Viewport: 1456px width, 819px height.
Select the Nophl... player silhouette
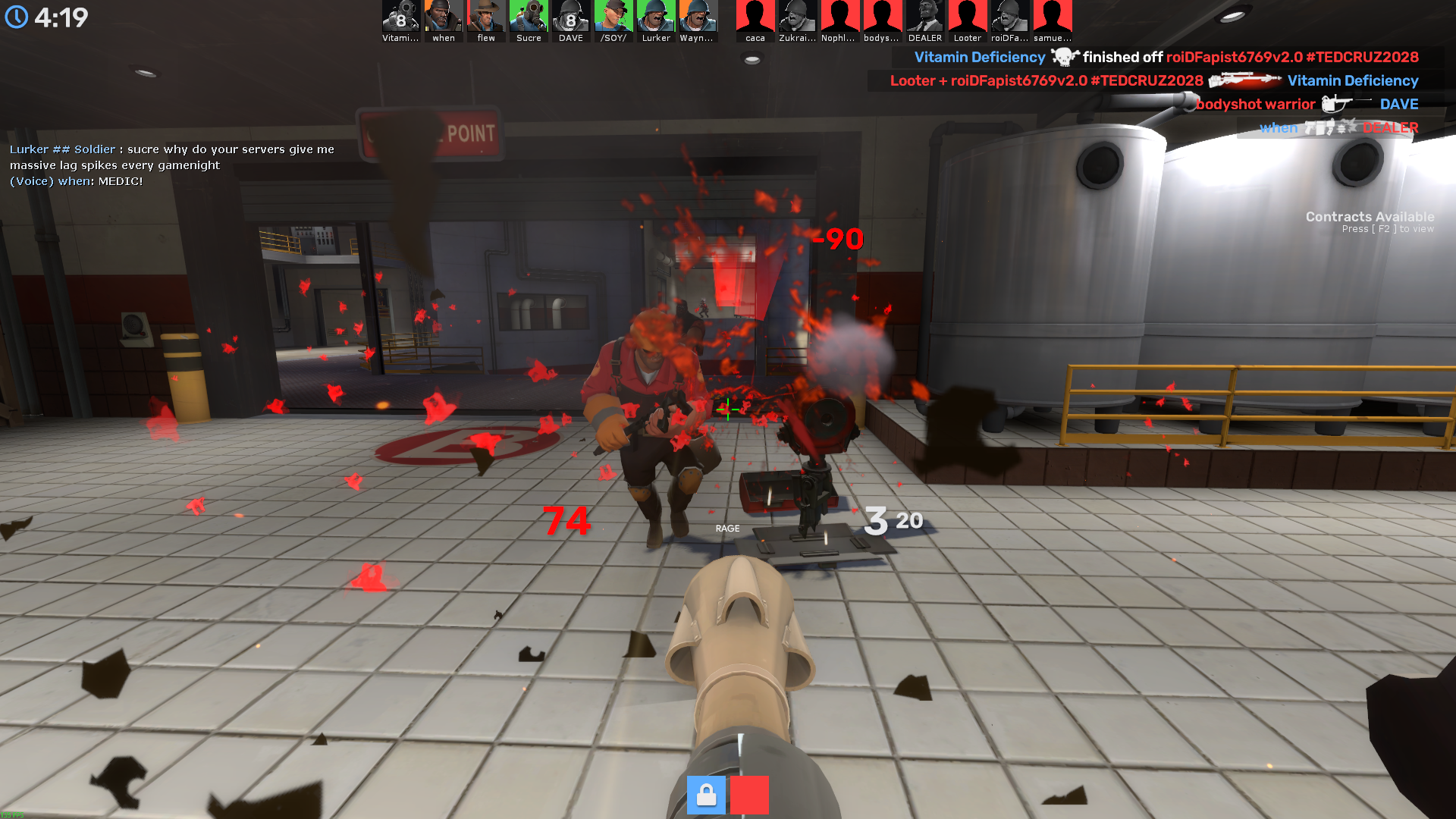coord(839,17)
